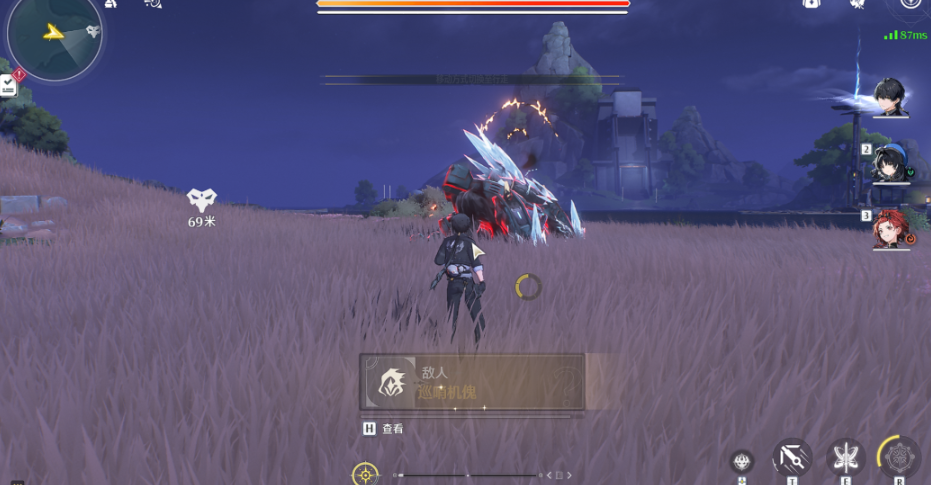
Task: Activate the grapple tool skill icon
Action: coord(792,459)
